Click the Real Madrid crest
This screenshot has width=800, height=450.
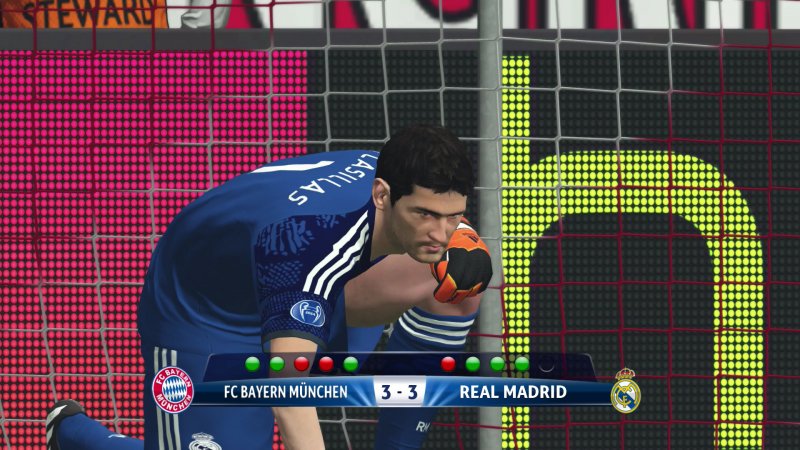click(626, 391)
